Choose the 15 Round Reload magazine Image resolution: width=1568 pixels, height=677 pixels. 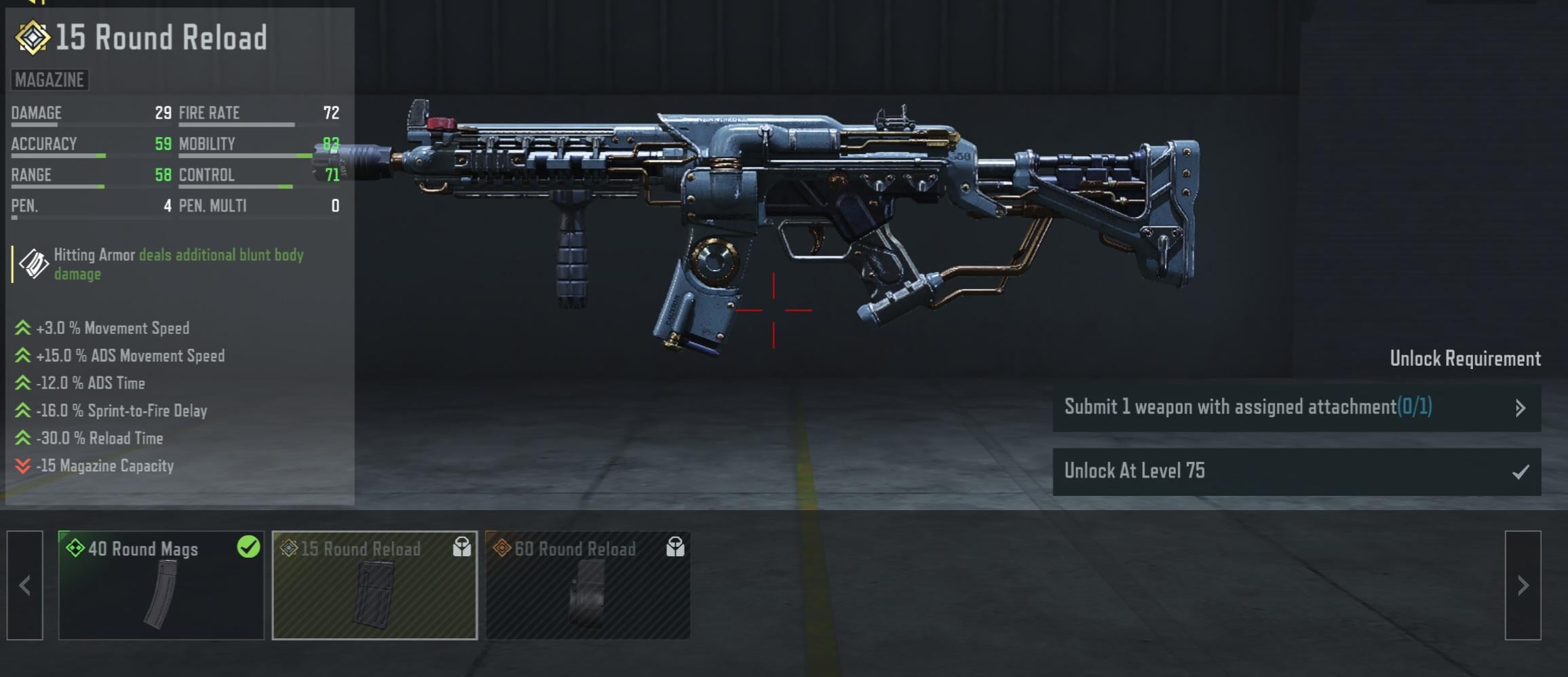[375, 585]
